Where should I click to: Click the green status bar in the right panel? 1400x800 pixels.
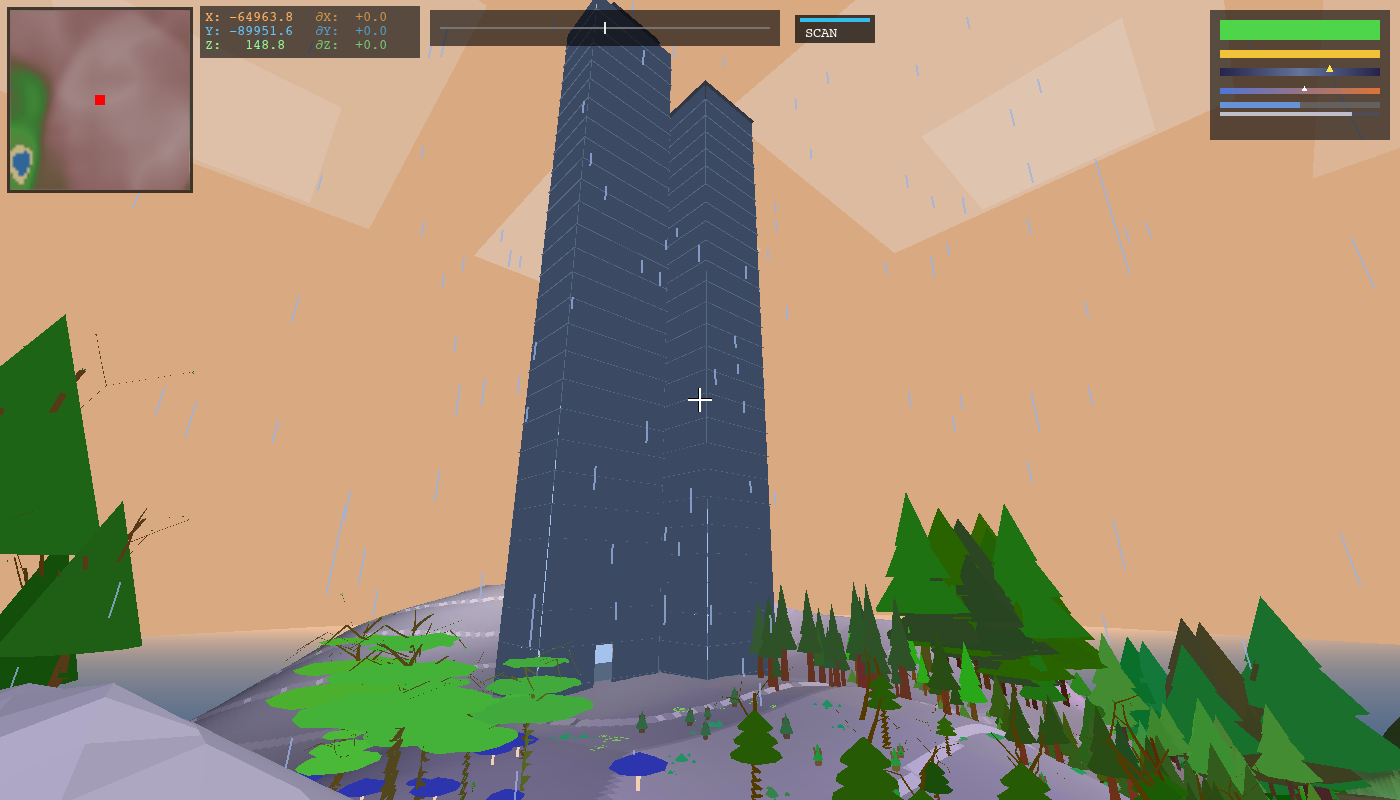[1300, 30]
